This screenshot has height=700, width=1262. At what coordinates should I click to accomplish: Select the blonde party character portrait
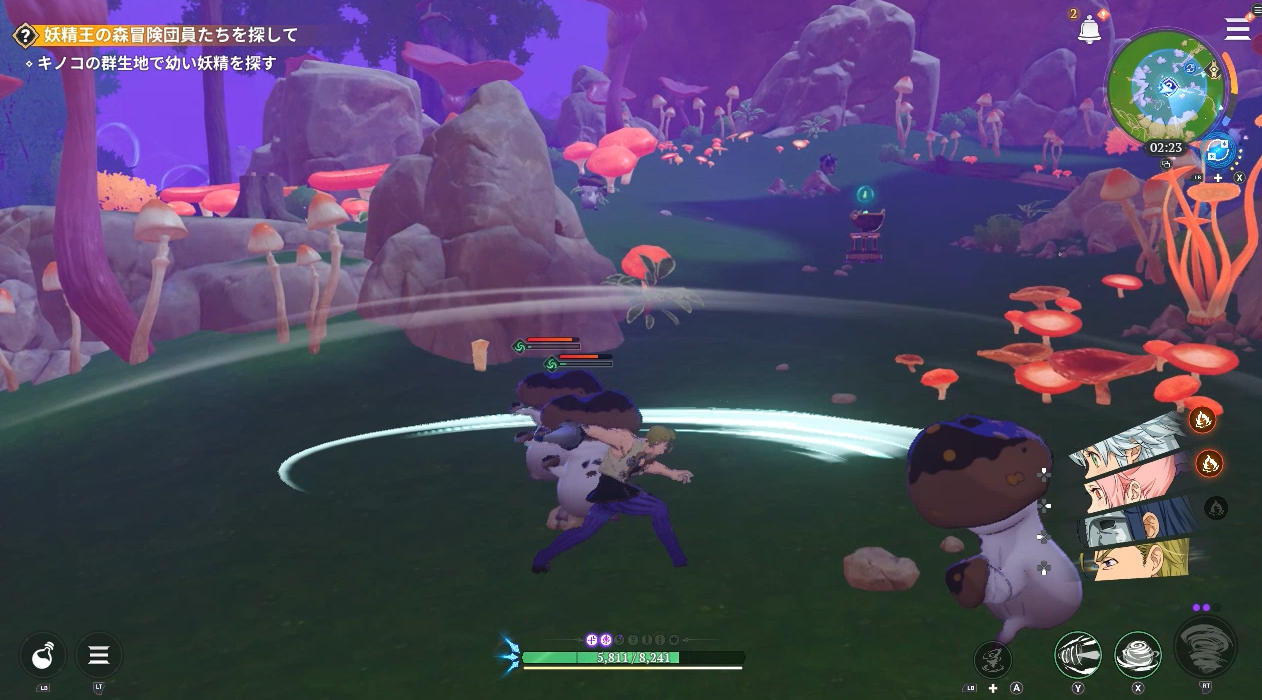click(x=1140, y=559)
